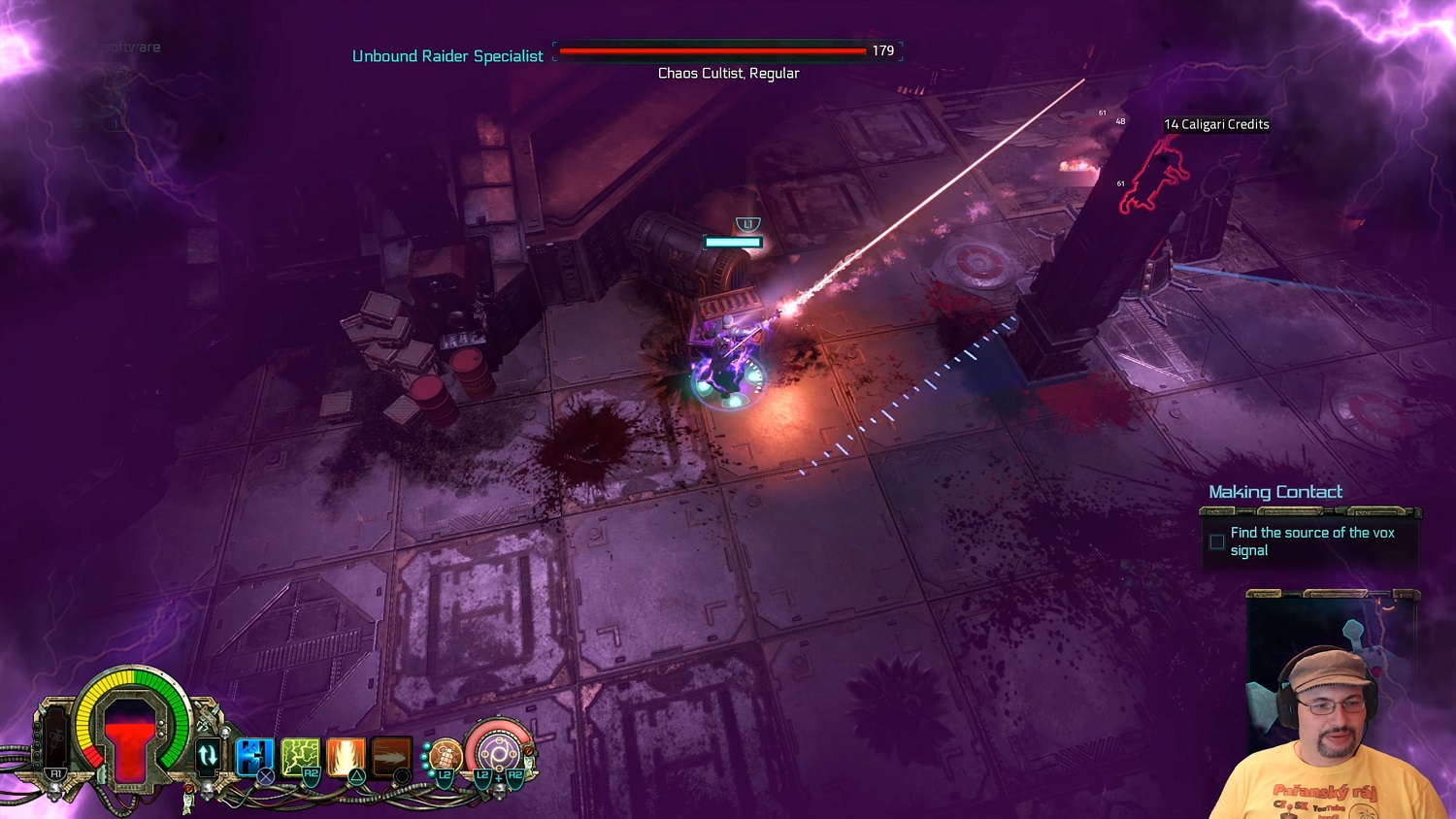This screenshot has height=819, width=1456.
Task: Select the Making Contact objective tracker
Action: pyautogui.click(x=1275, y=492)
